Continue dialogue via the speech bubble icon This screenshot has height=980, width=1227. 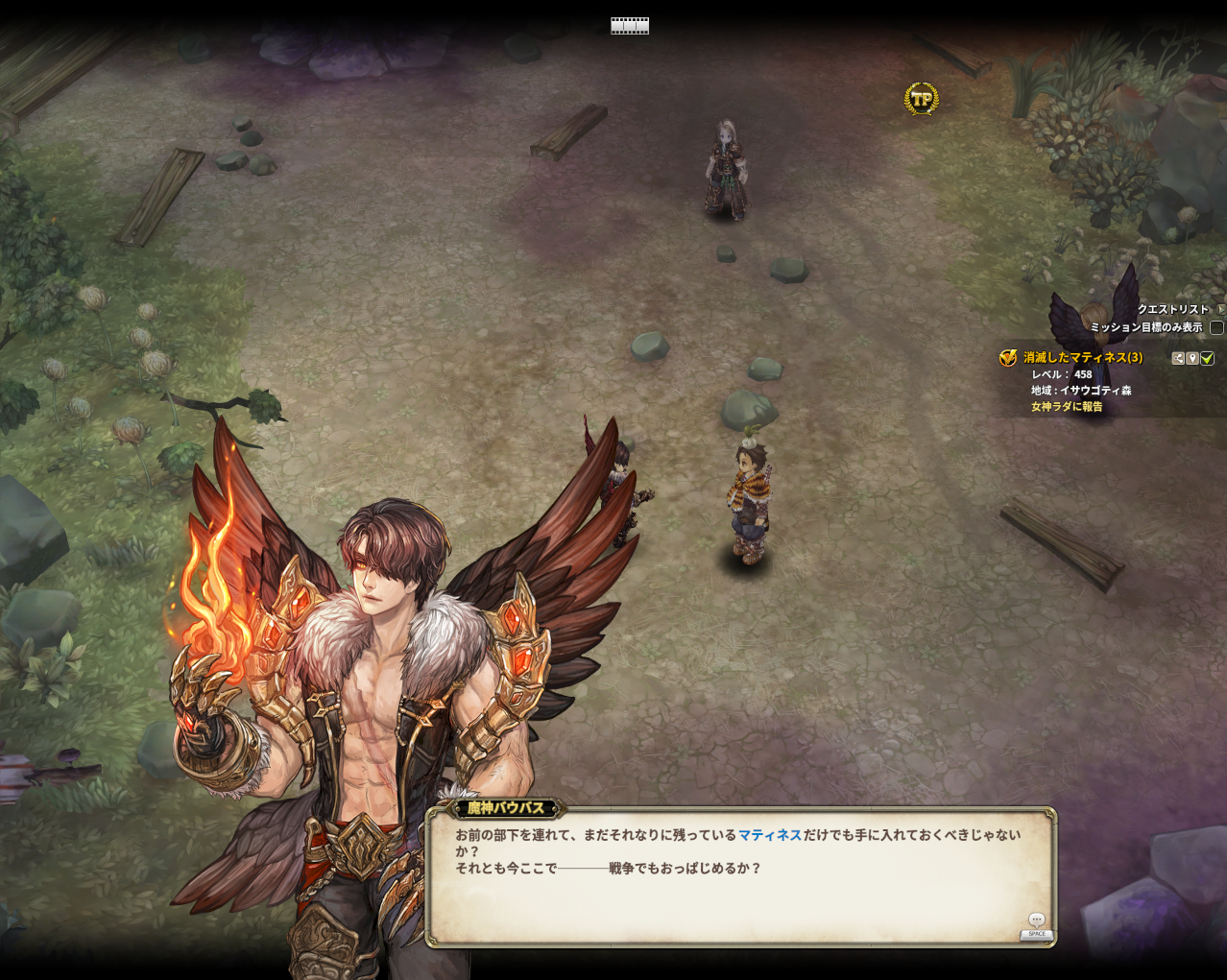pyautogui.click(x=1036, y=920)
